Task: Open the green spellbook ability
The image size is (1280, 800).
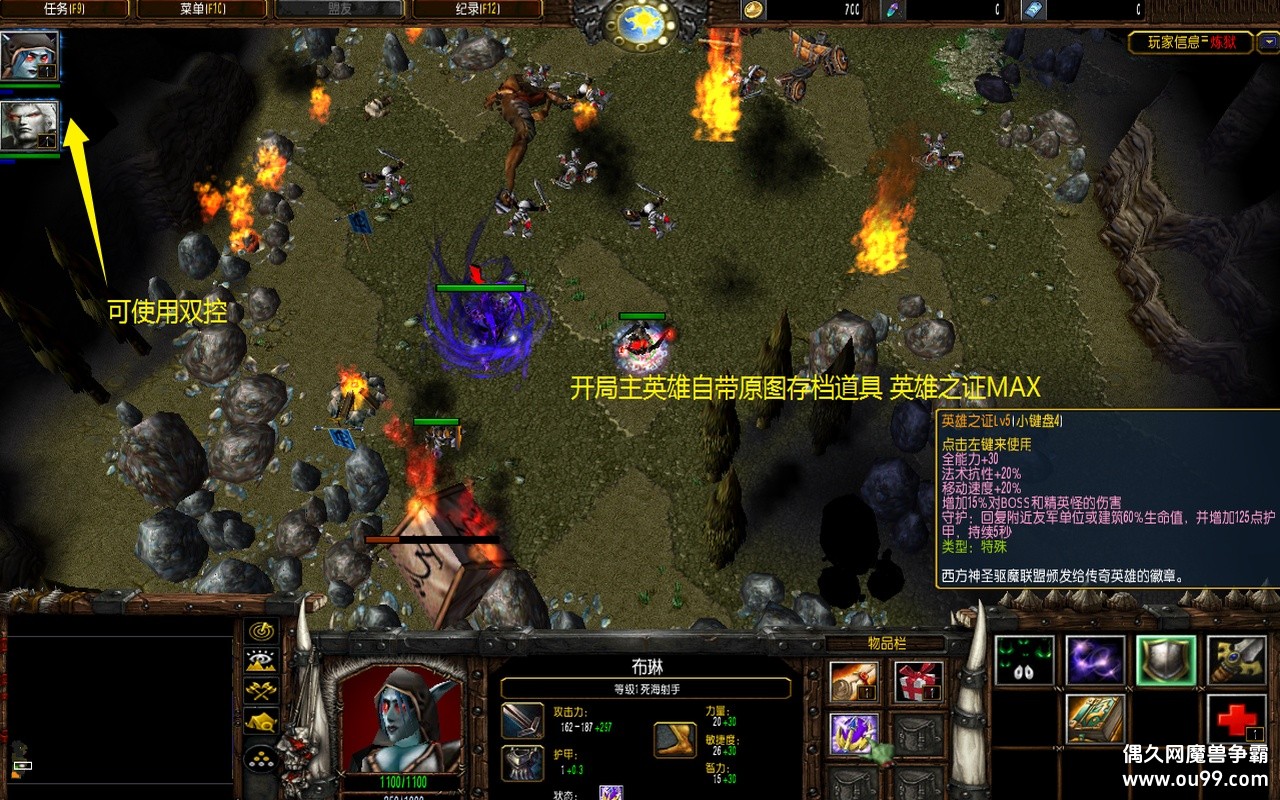Action: tap(1095, 719)
